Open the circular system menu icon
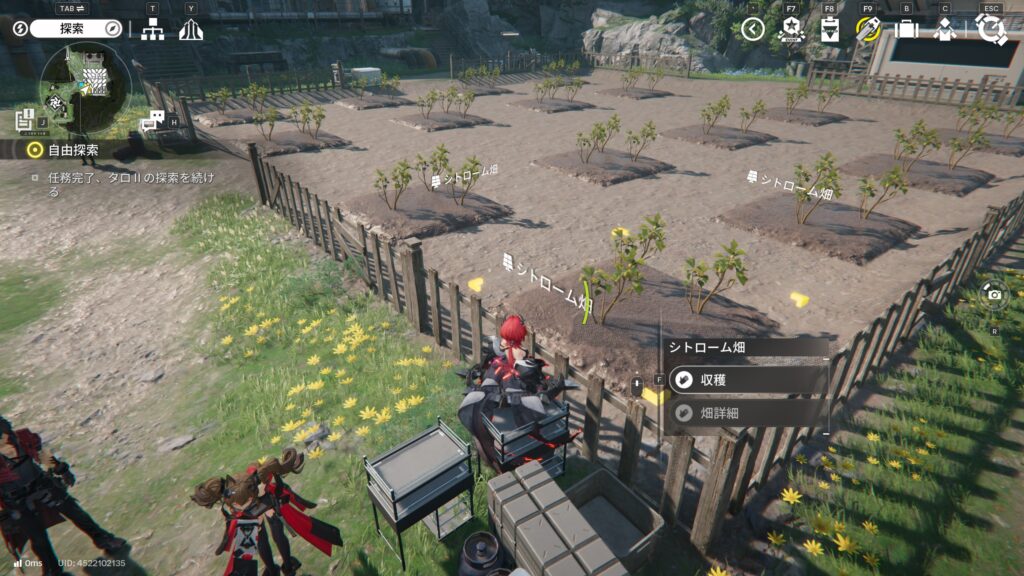Screen dimensions: 1024x576 click(x=991, y=29)
